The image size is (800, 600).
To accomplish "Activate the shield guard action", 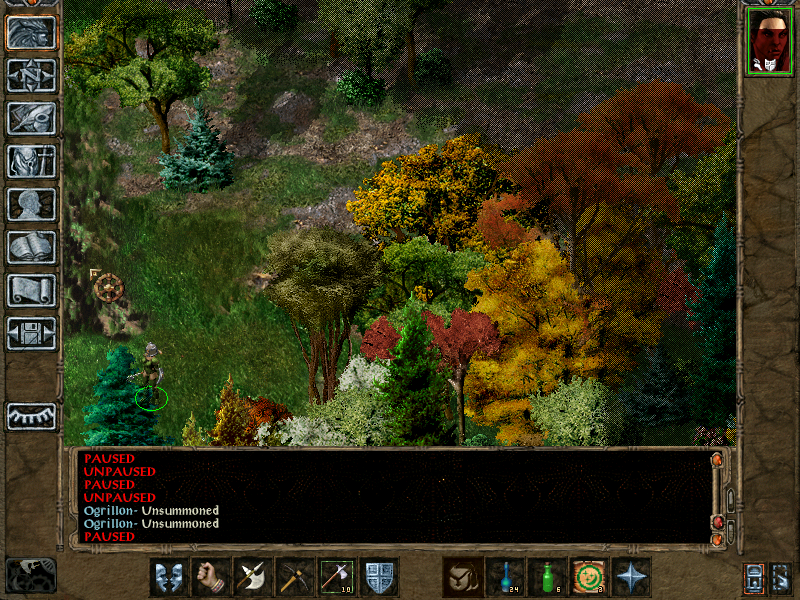I will 379,577.
